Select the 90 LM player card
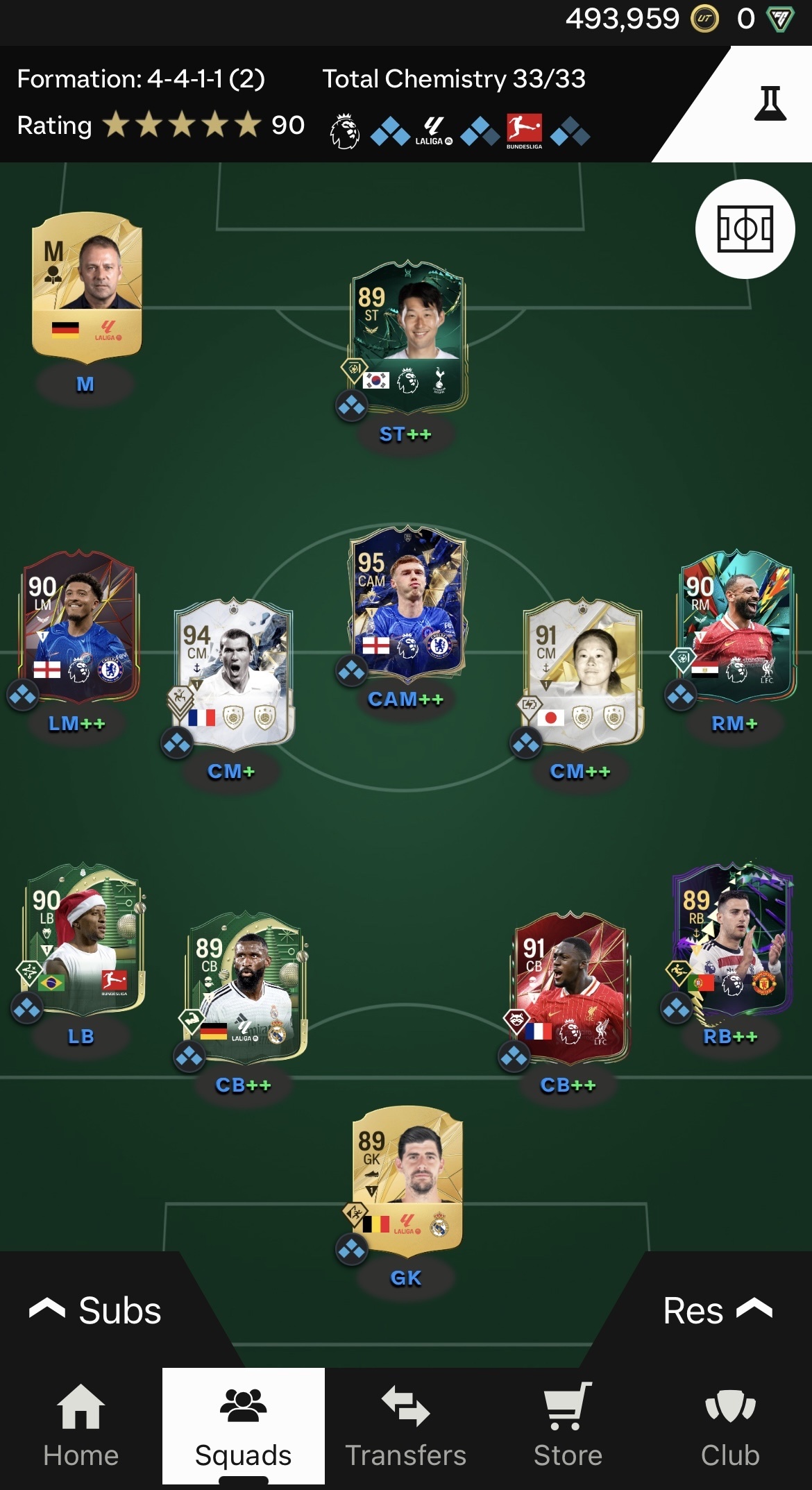 [80, 627]
